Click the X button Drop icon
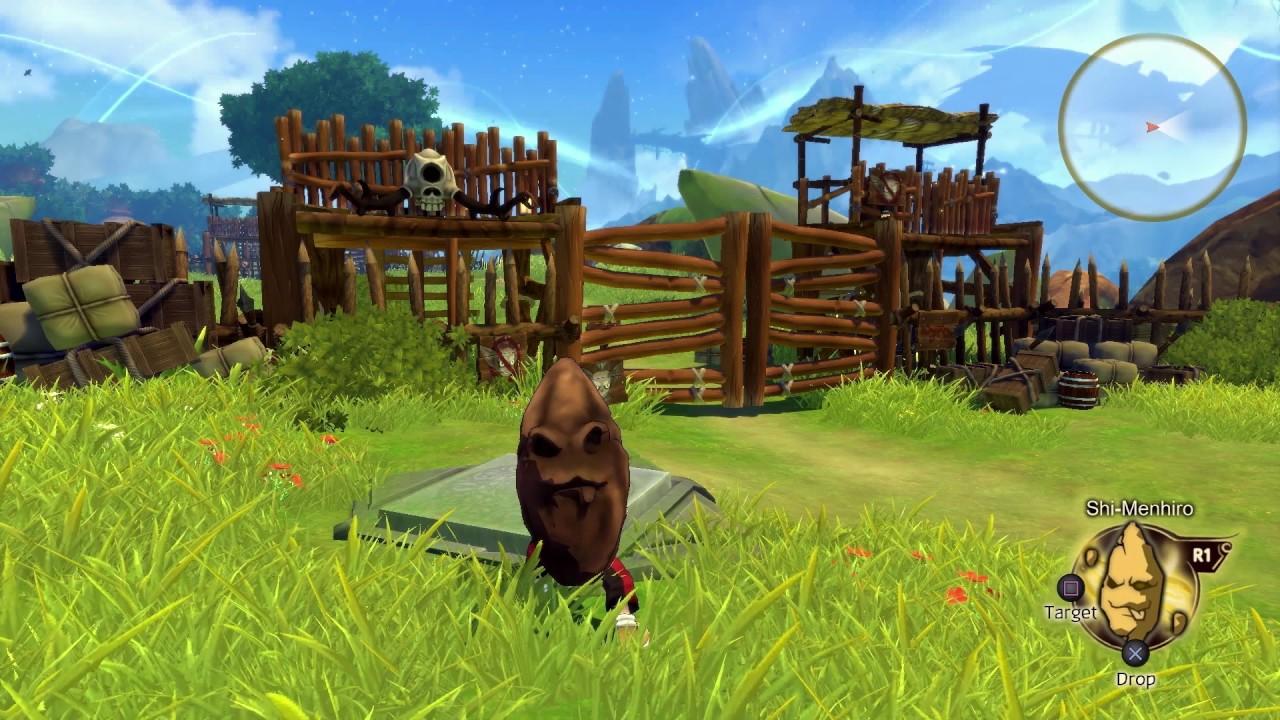The image size is (1280, 720). [1134, 650]
